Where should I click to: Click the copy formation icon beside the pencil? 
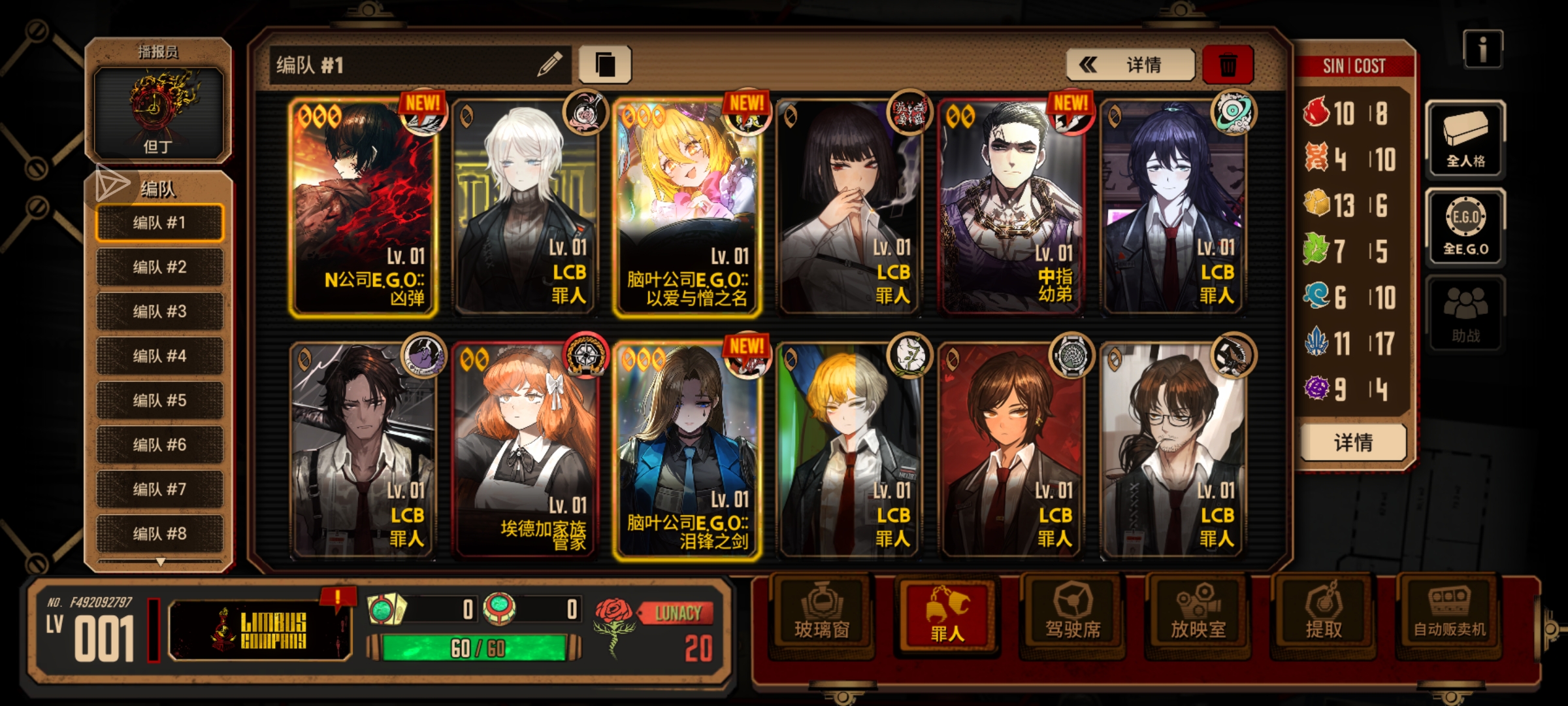604,63
